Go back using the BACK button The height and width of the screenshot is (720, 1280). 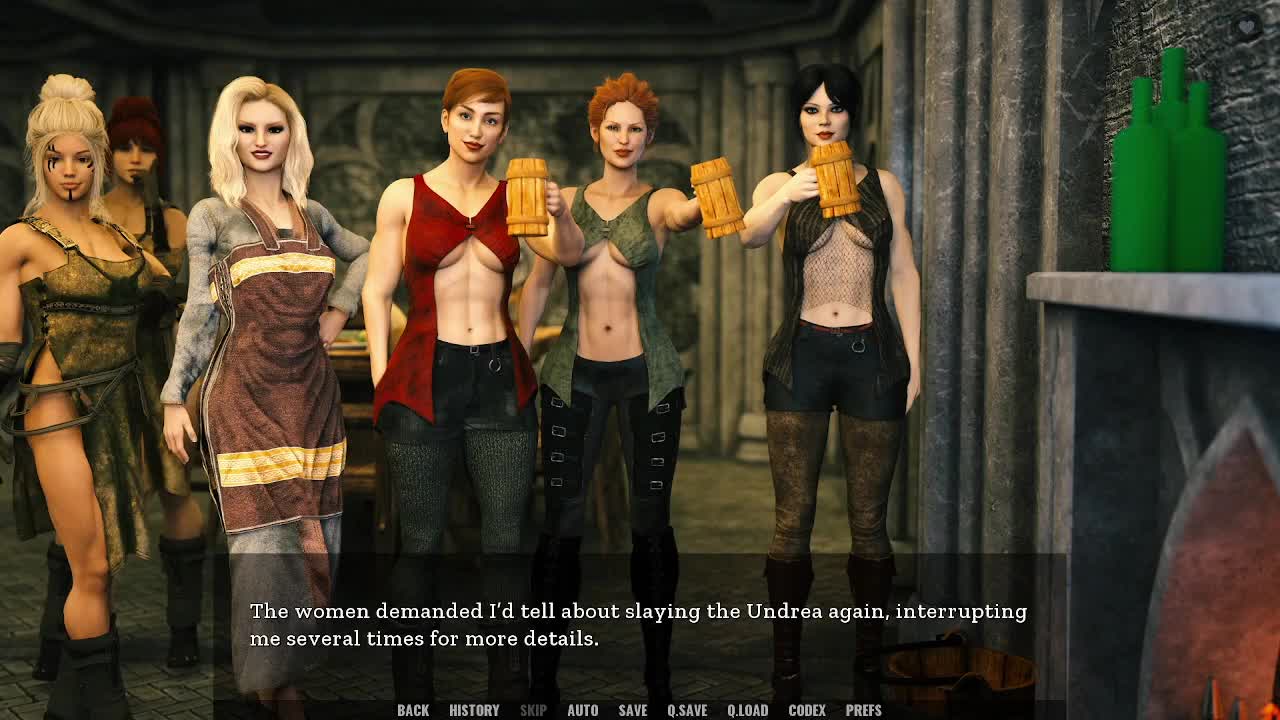413,710
